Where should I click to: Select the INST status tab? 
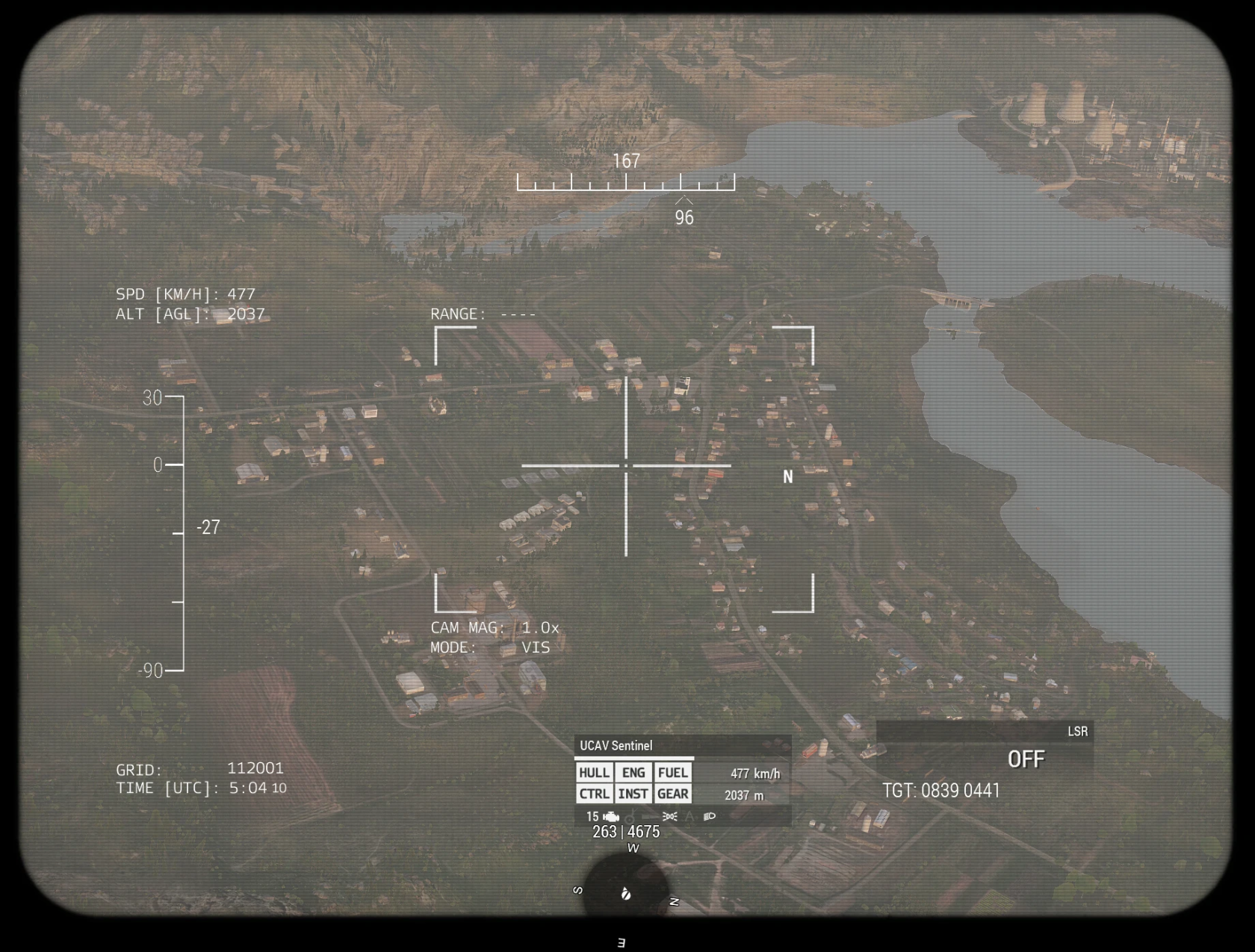[633, 794]
